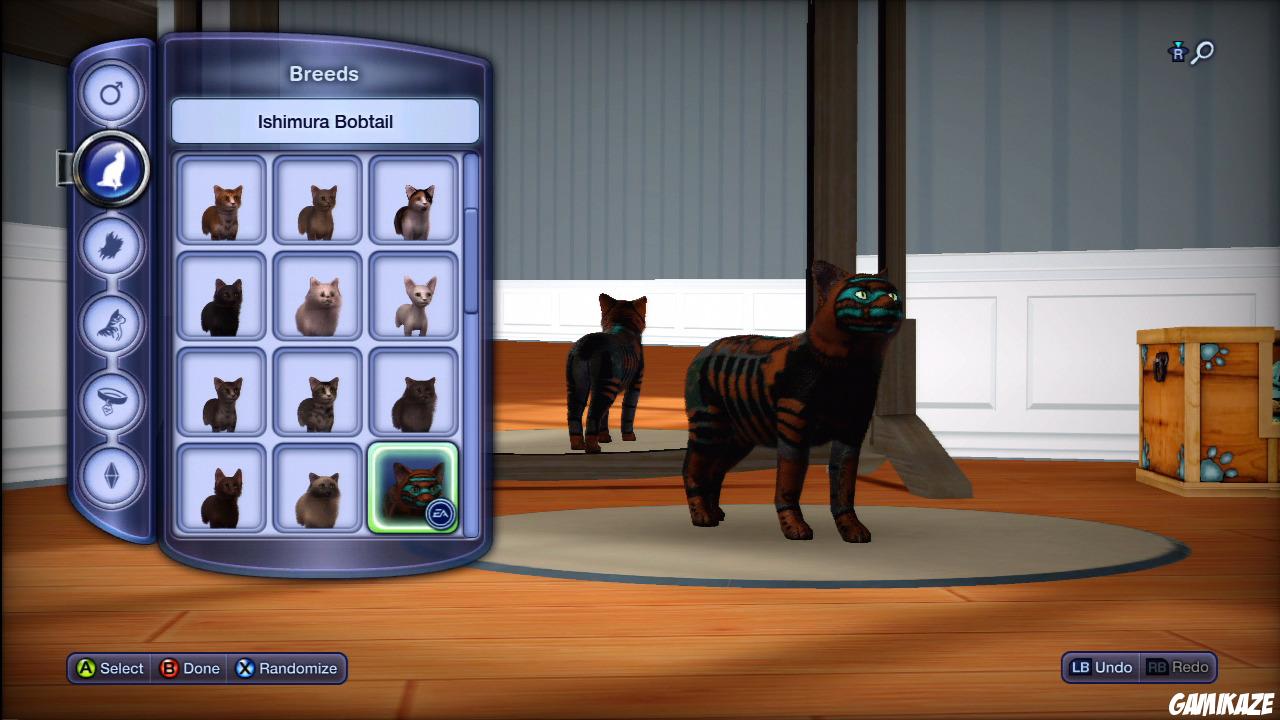This screenshot has height=720, width=1280.
Task: Select the hairless sphynx breed thumbnail
Action: coord(413,297)
